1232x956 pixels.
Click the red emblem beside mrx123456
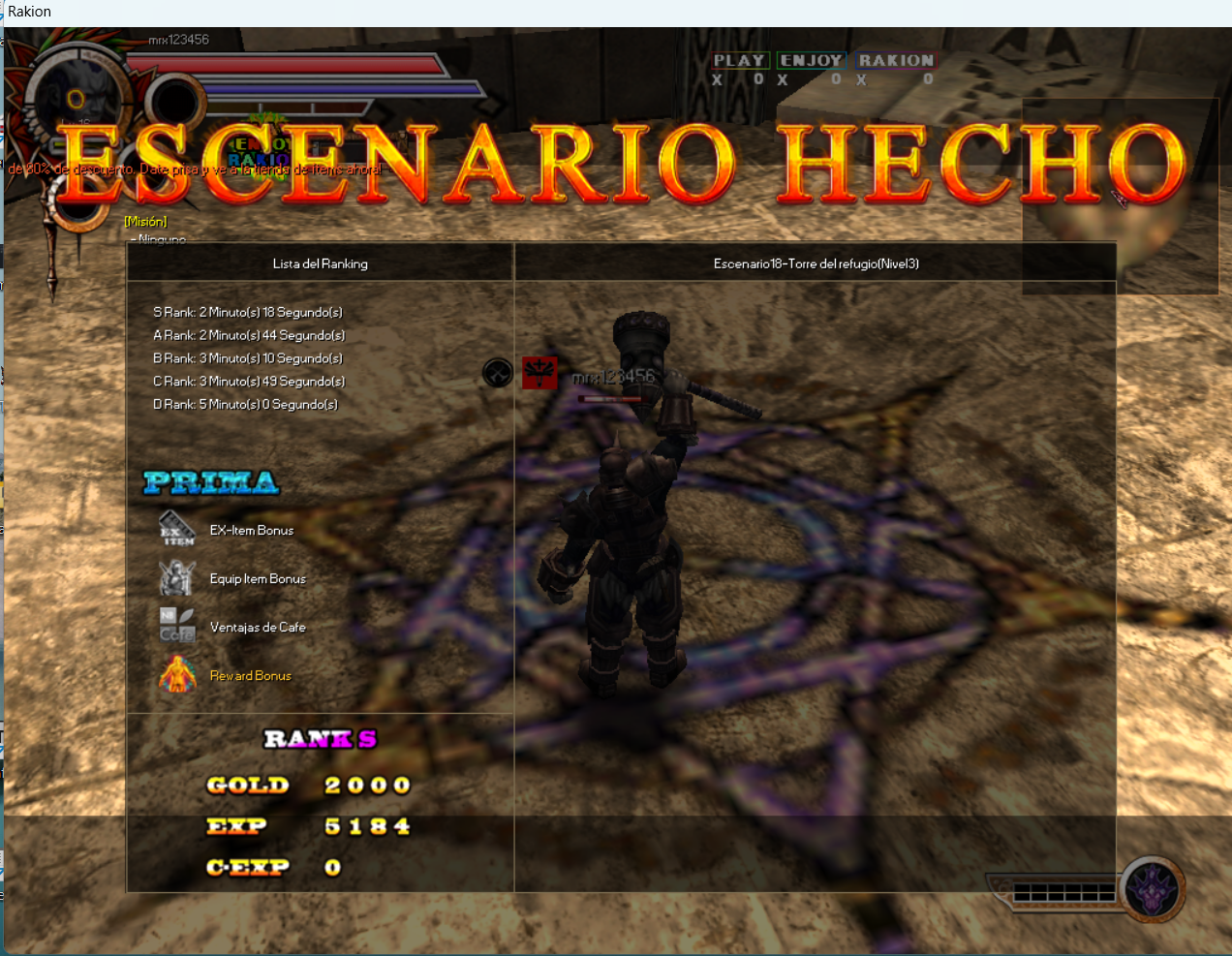539,373
